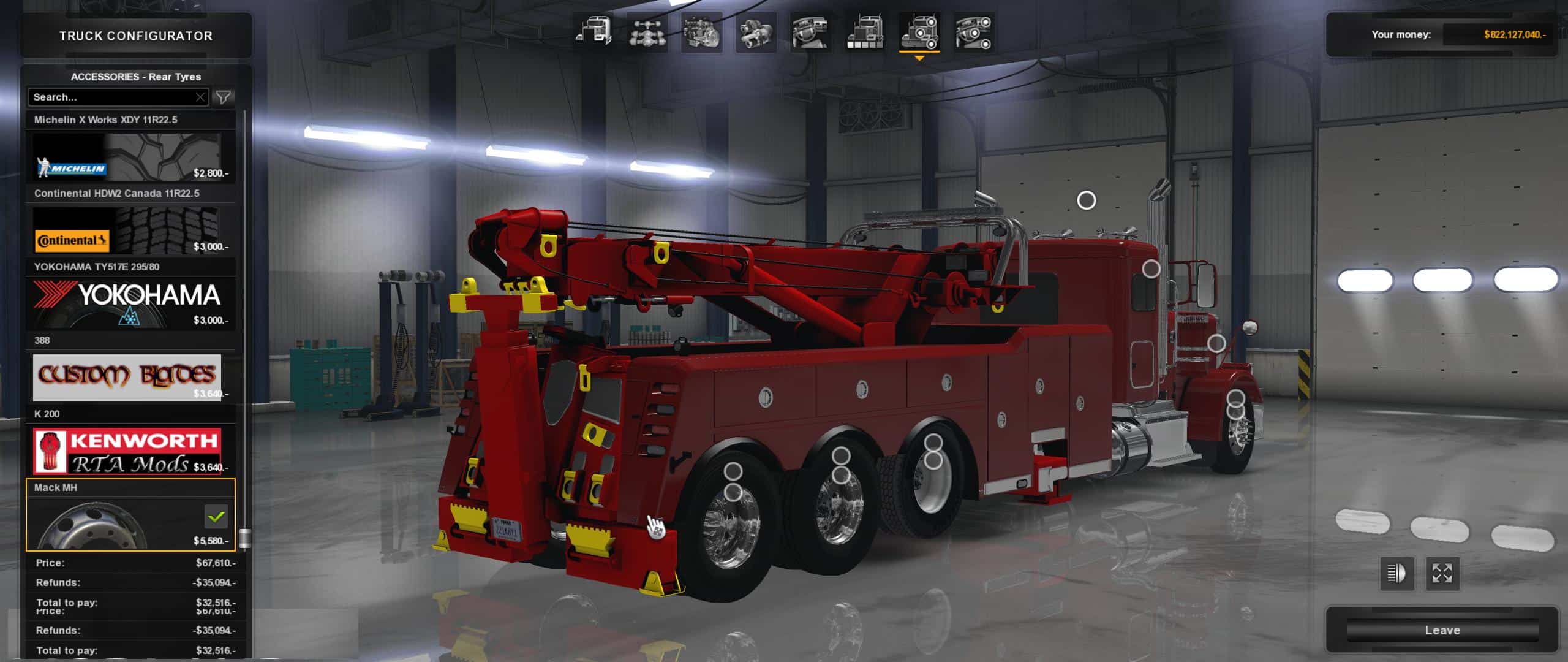This screenshot has height=662, width=1568.
Task: Click the green checkmark on Mack MH tyres
Action: (215, 517)
